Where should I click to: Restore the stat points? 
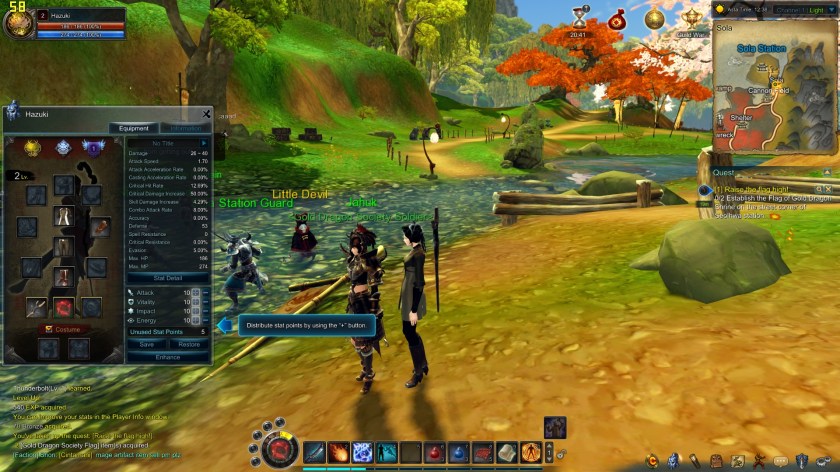point(189,344)
